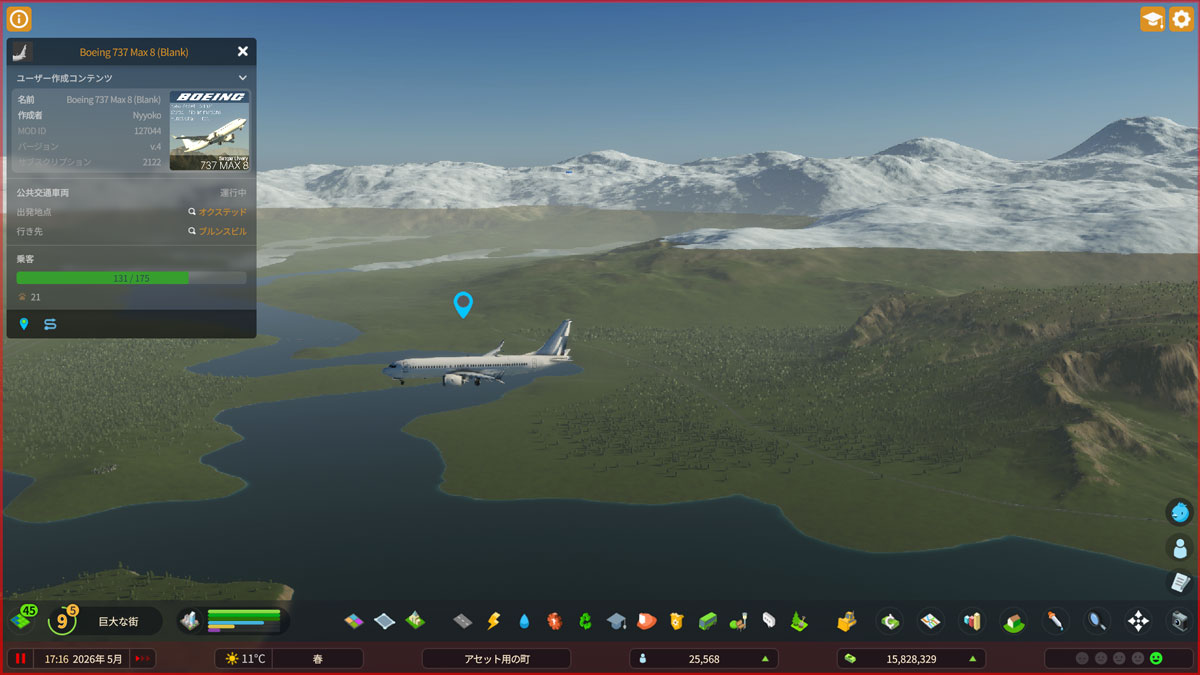The width and height of the screenshot is (1200, 675).
Task: Open the Chirper blue bird feed
Action: pyautogui.click(x=1180, y=512)
